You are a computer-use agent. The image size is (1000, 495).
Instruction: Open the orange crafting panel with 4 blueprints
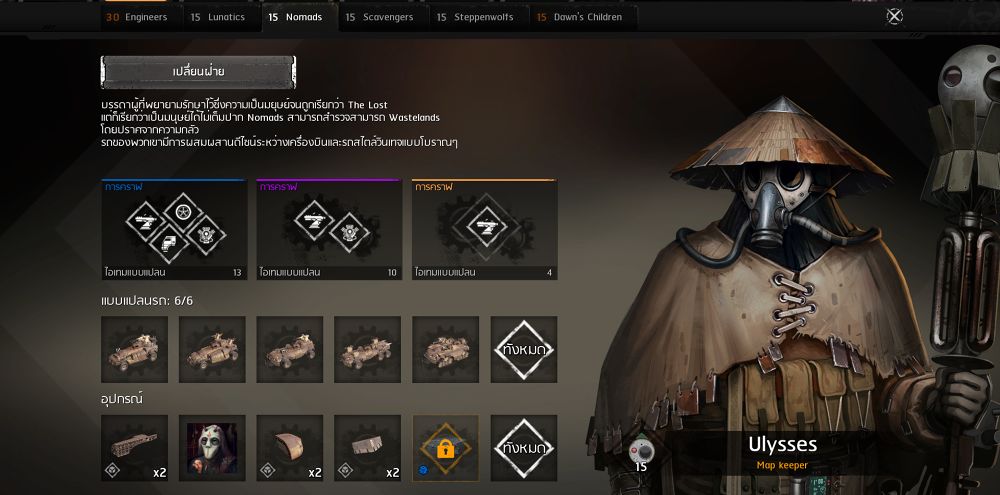point(484,230)
